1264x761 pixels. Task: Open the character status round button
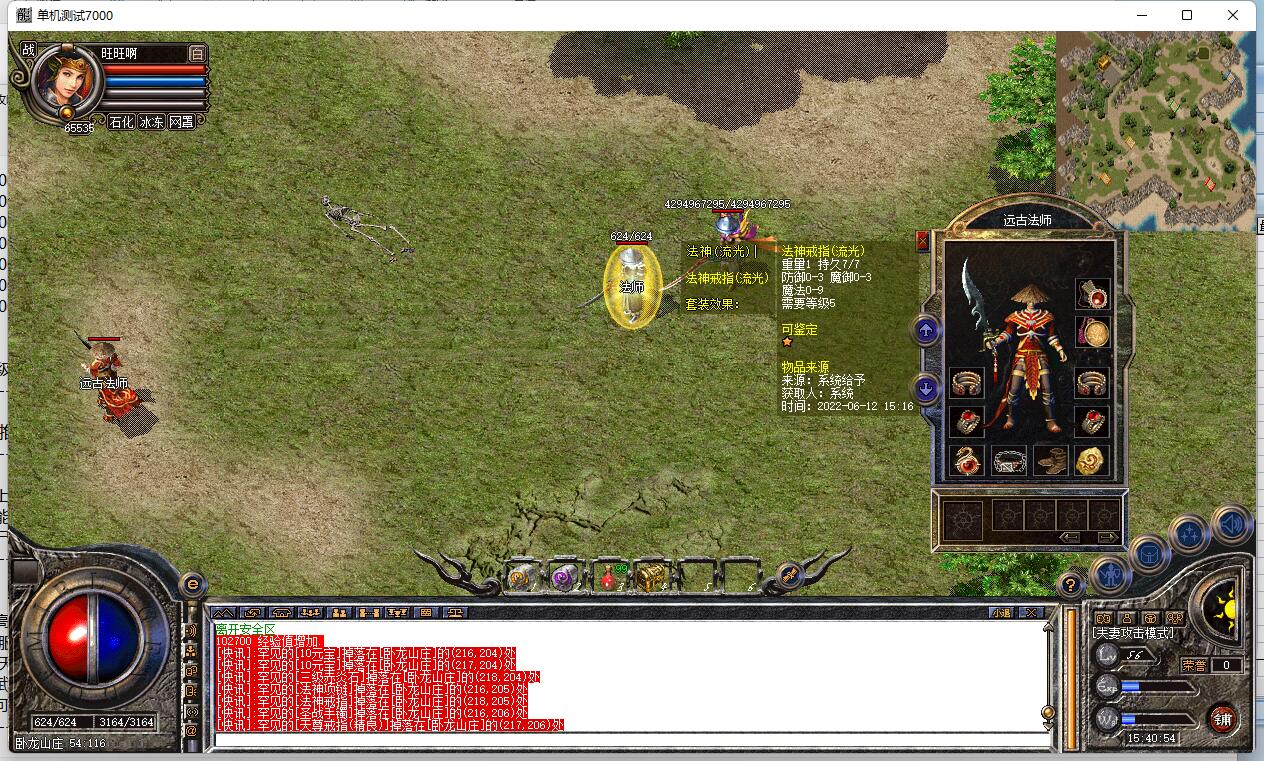[1110, 574]
